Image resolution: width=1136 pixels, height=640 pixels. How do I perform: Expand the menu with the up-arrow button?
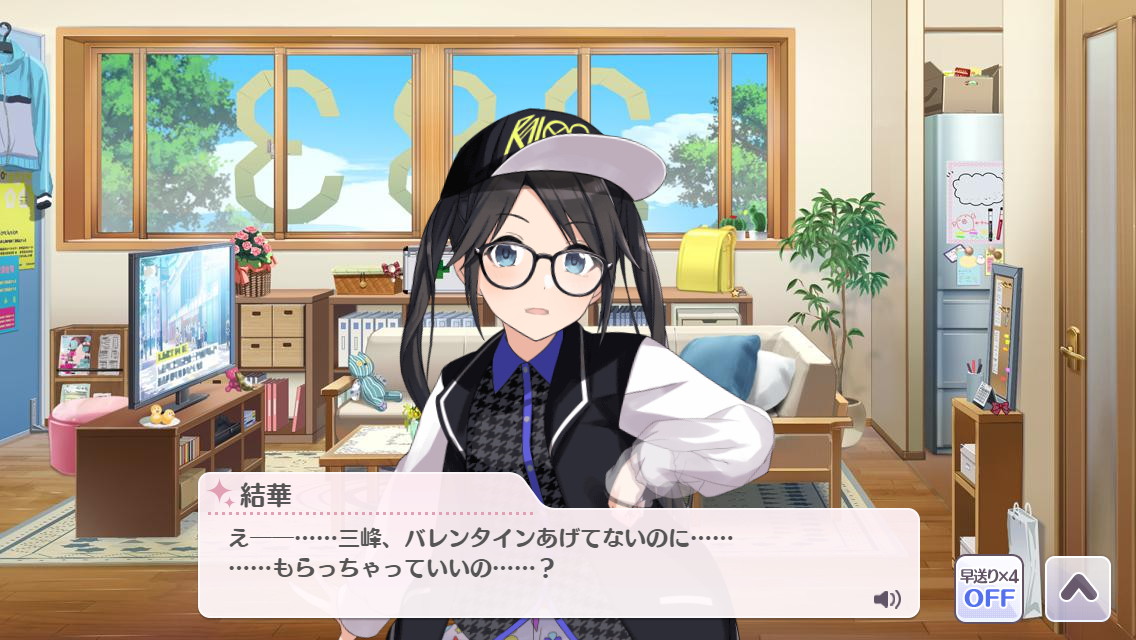[1077, 588]
